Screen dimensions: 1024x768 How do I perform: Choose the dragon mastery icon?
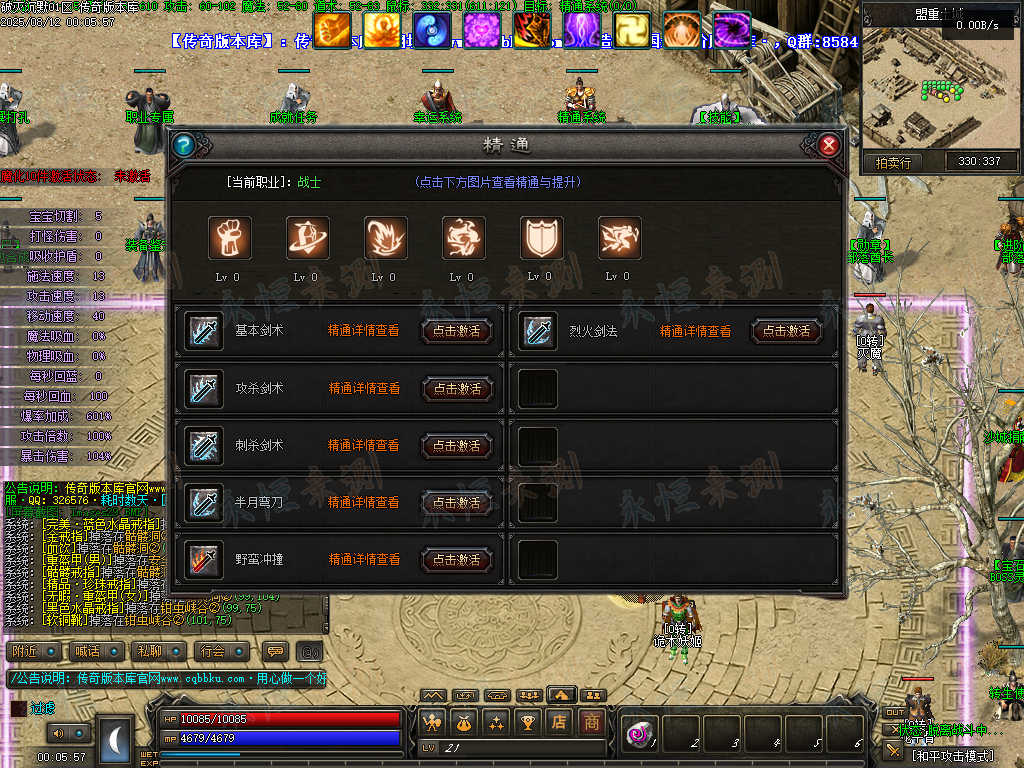[619, 238]
